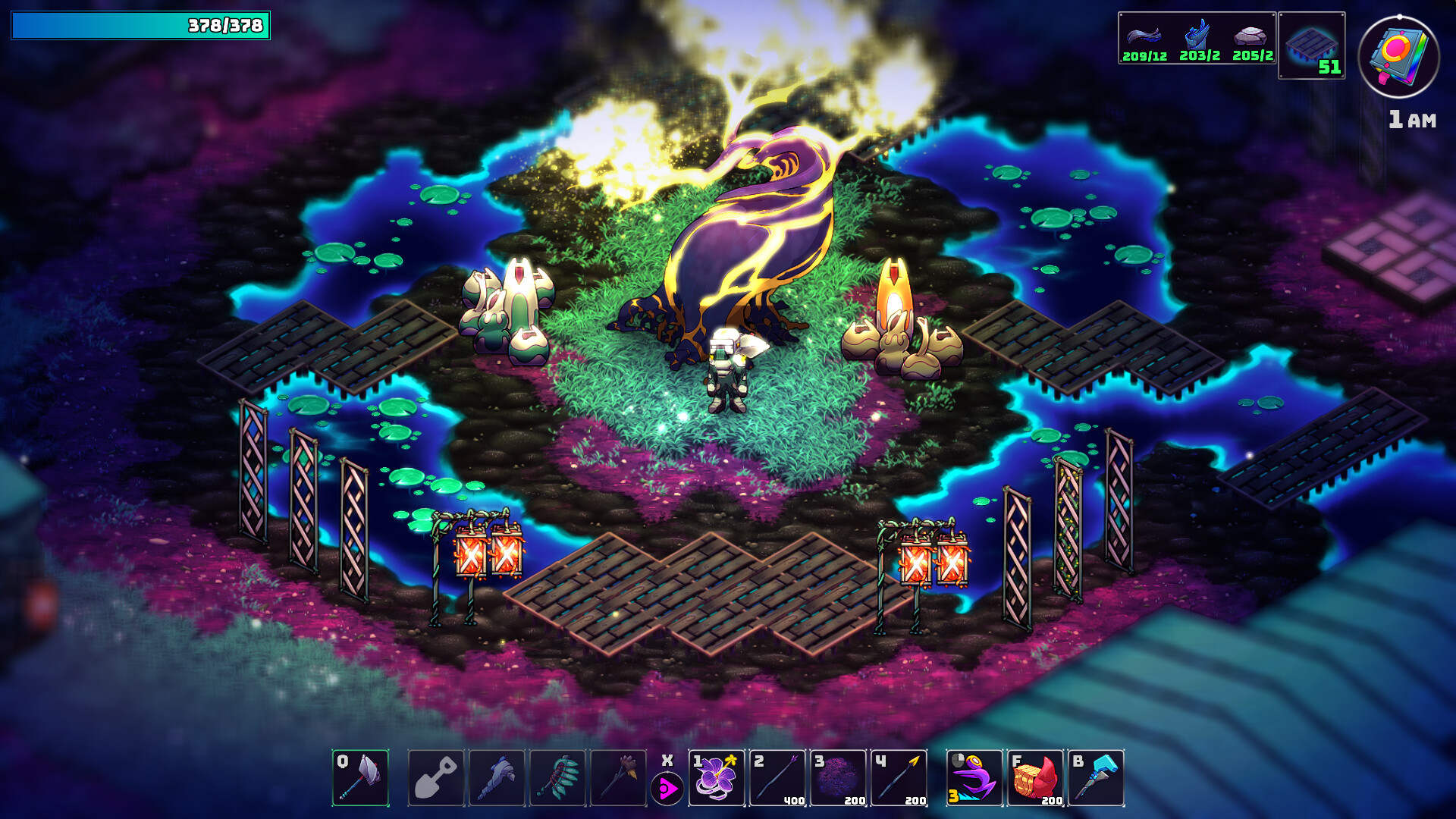Click the 1 AM clock display

coord(1412,118)
